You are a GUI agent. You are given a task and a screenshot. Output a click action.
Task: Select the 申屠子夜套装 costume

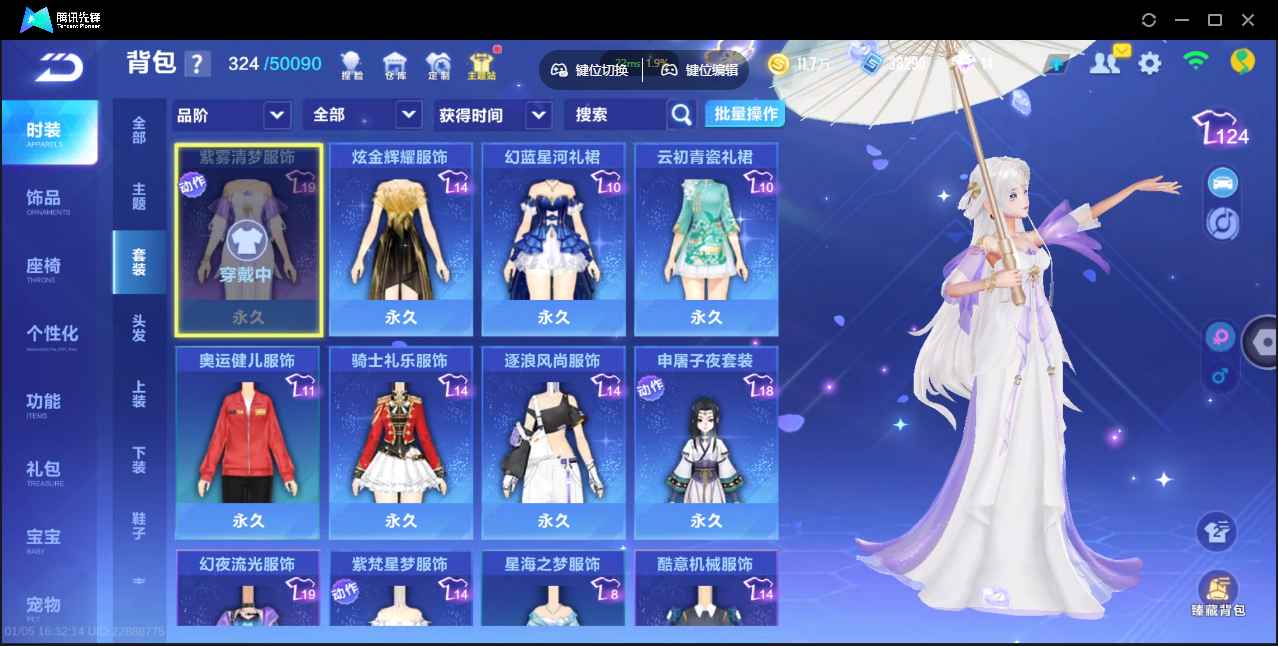click(706, 442)
